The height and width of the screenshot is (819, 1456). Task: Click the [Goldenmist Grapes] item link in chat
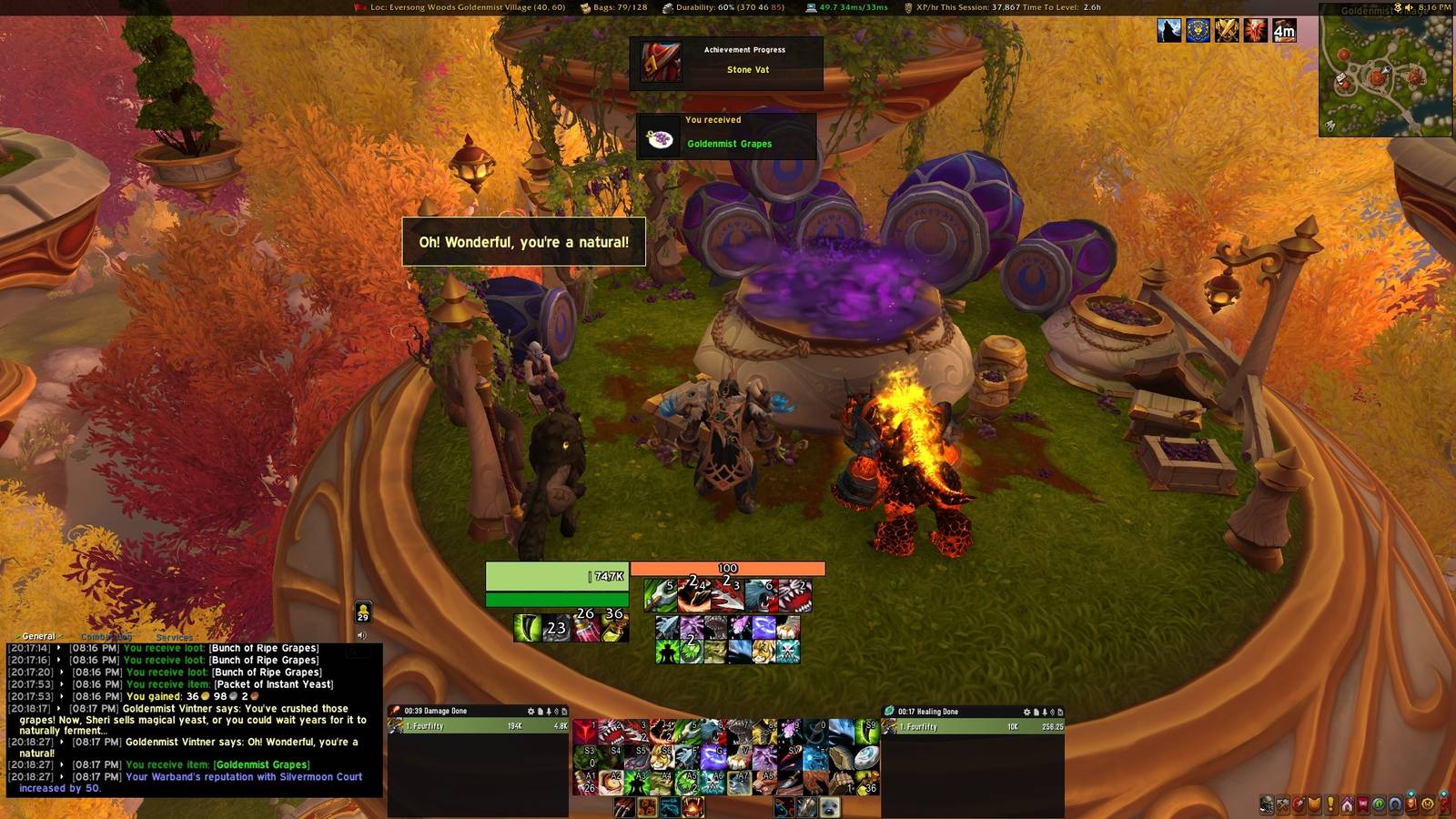tap(260, 764)
